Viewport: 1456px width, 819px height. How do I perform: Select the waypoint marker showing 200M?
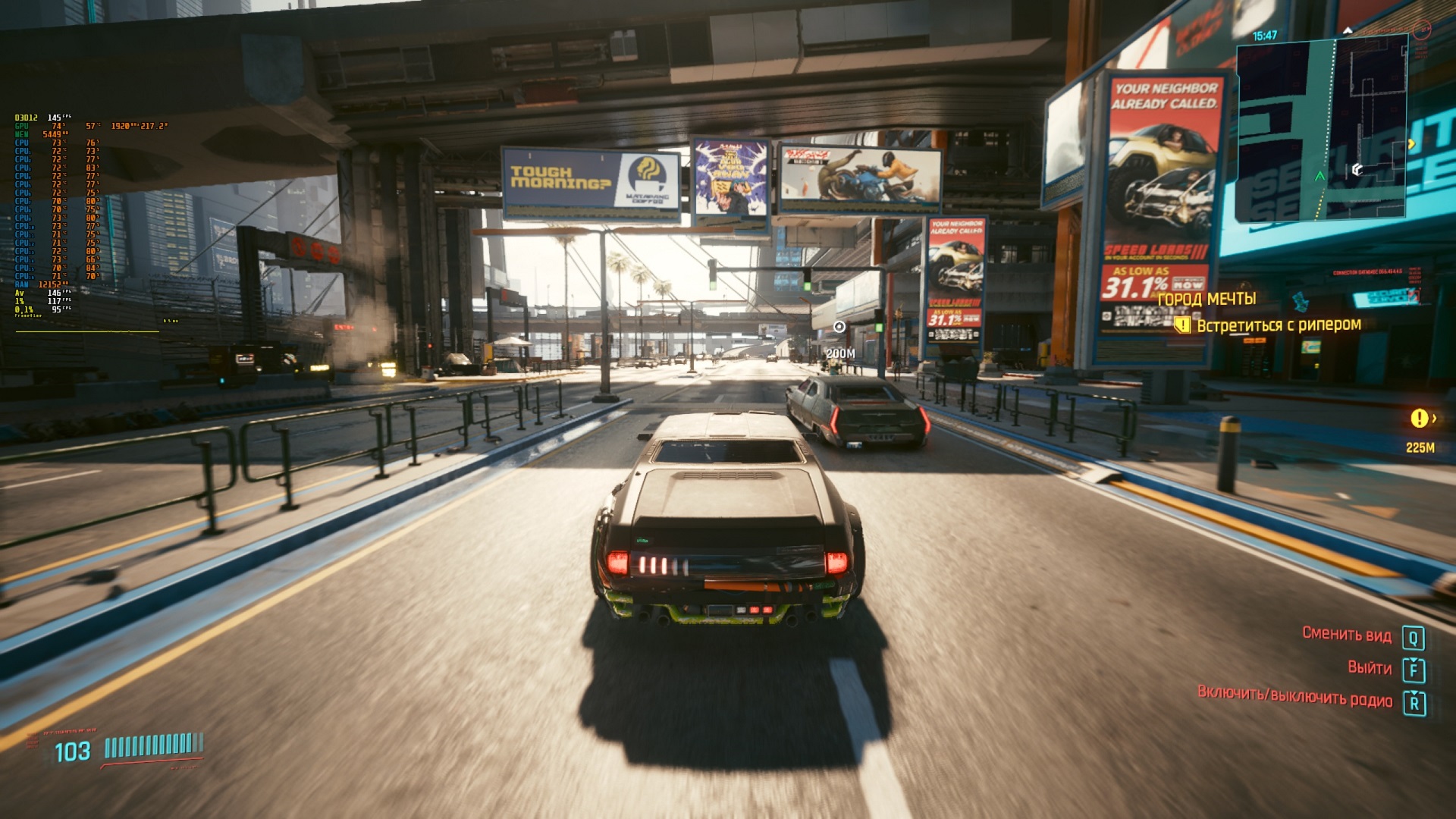839,327
